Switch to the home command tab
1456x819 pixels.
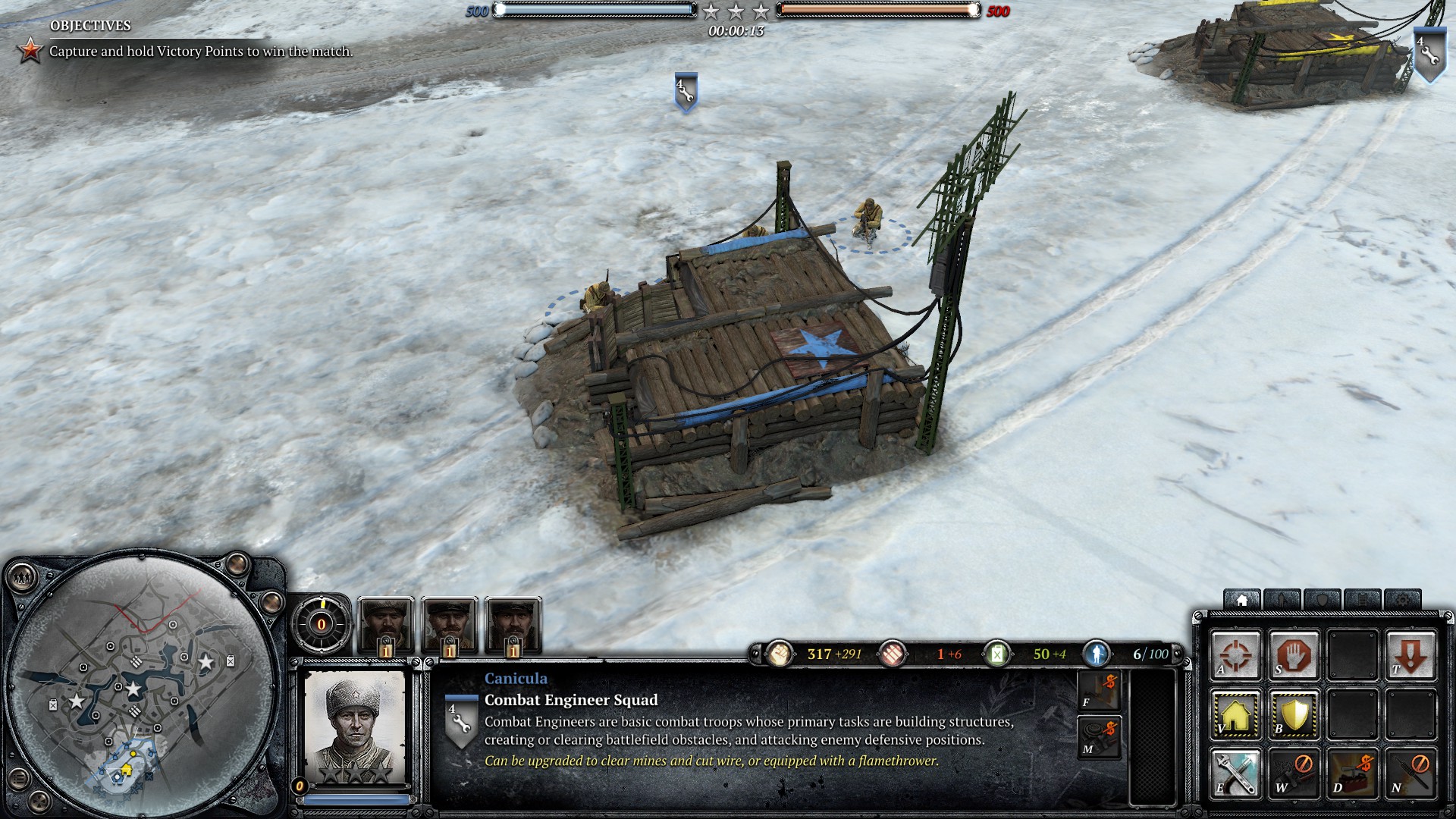[1241, 601]
